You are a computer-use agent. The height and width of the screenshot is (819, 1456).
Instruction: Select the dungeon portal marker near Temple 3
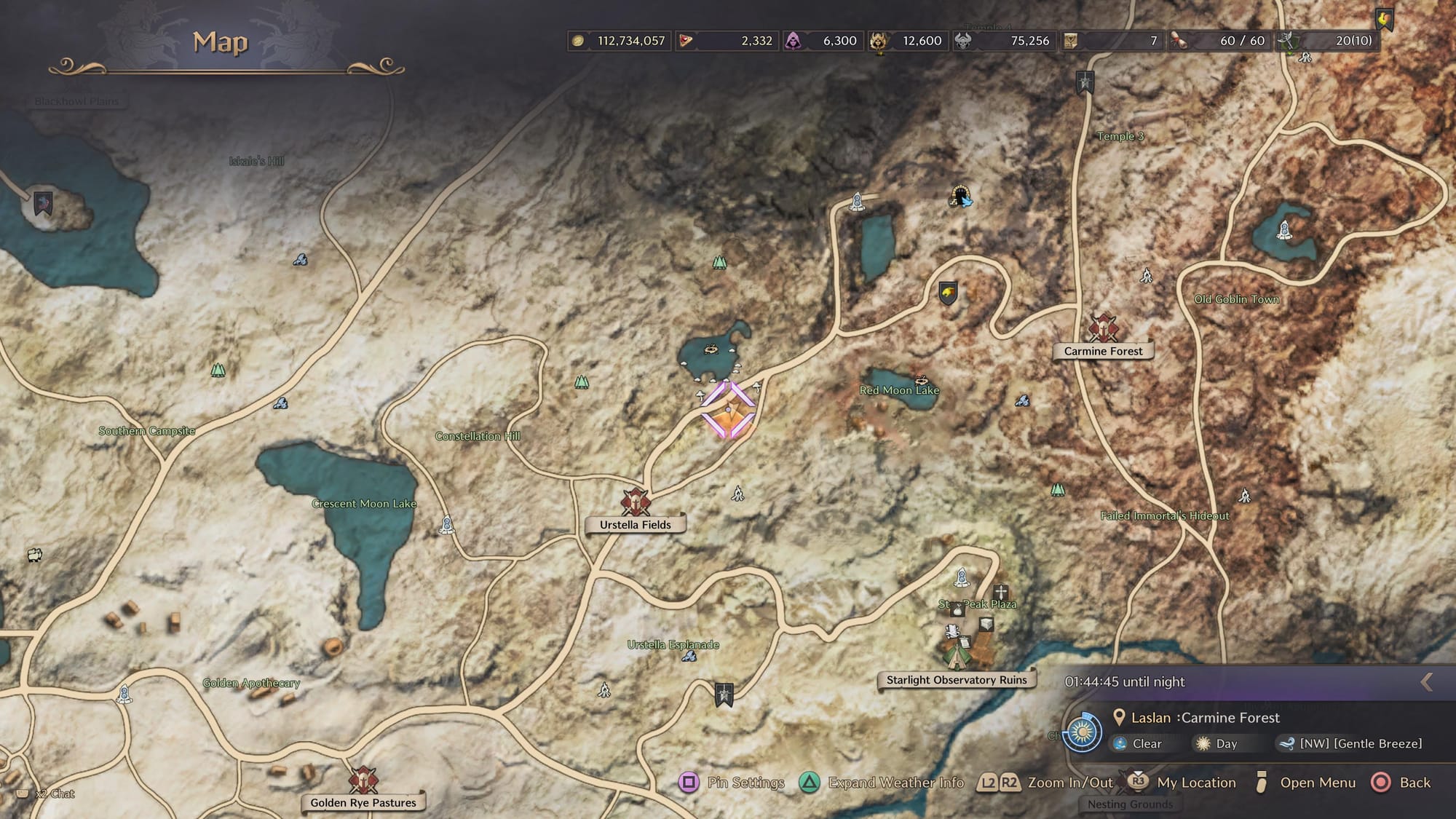(961, 196)
